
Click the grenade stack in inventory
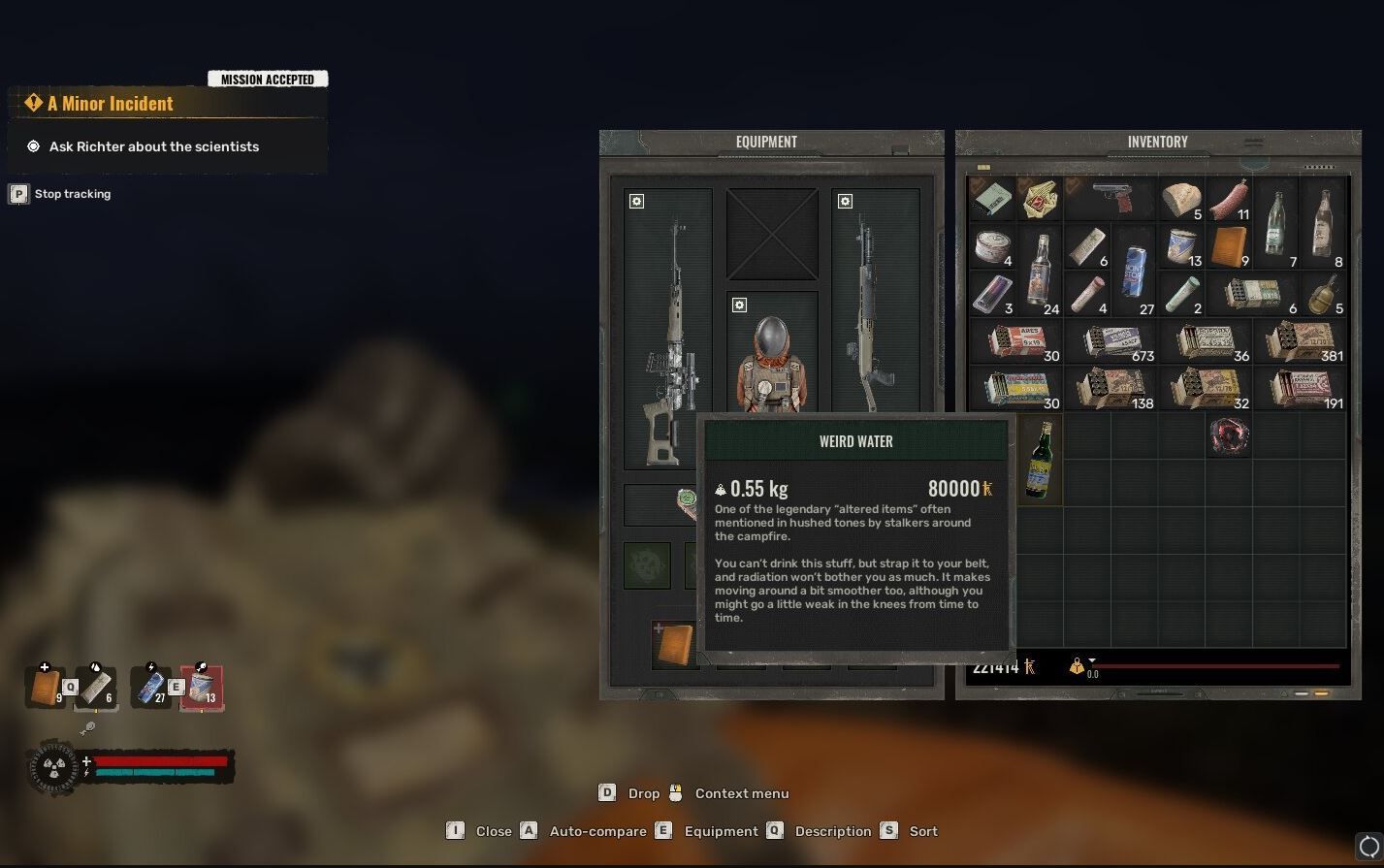(x=1323, y=294)
